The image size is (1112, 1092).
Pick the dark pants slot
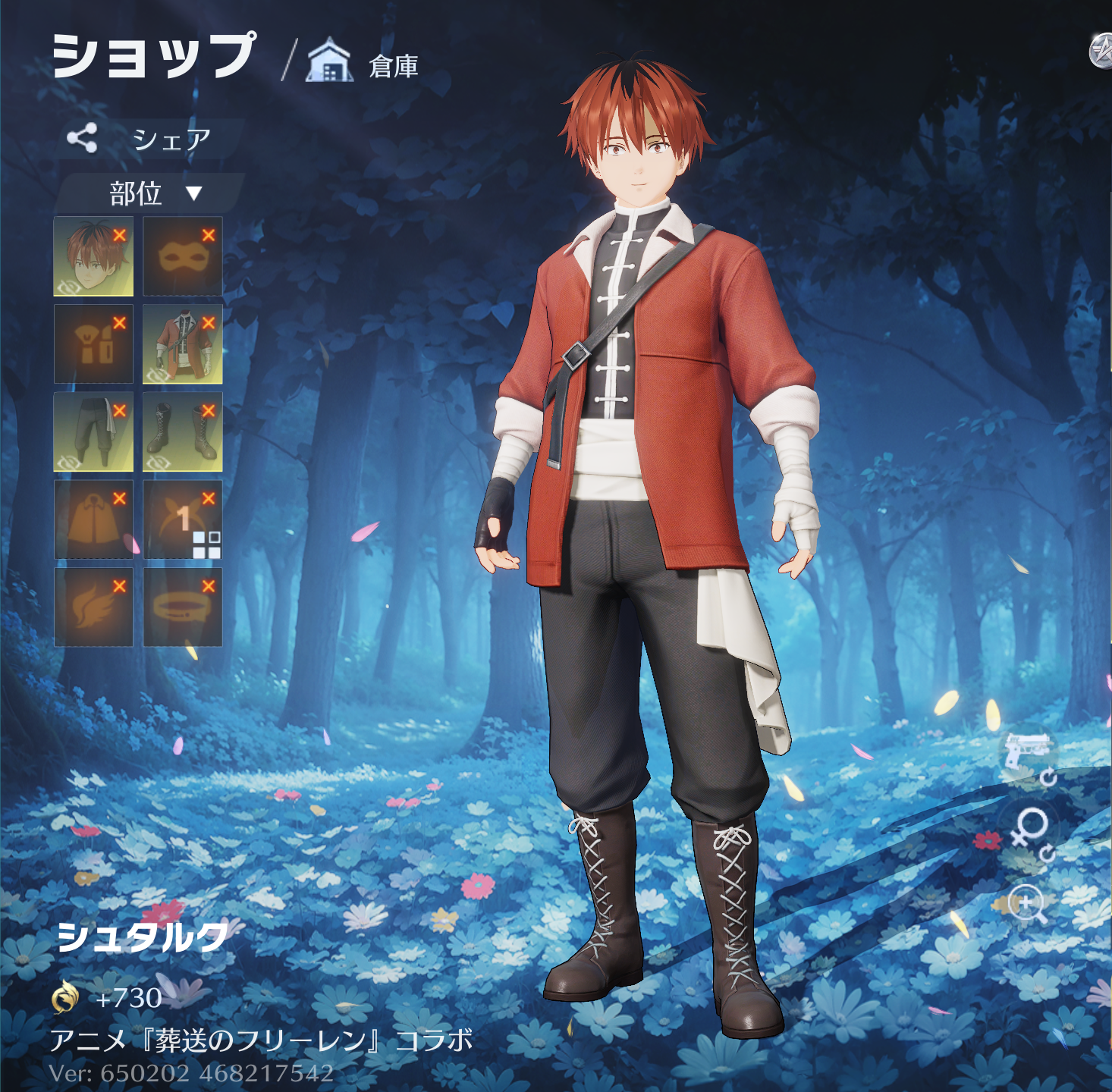(93, 431)
